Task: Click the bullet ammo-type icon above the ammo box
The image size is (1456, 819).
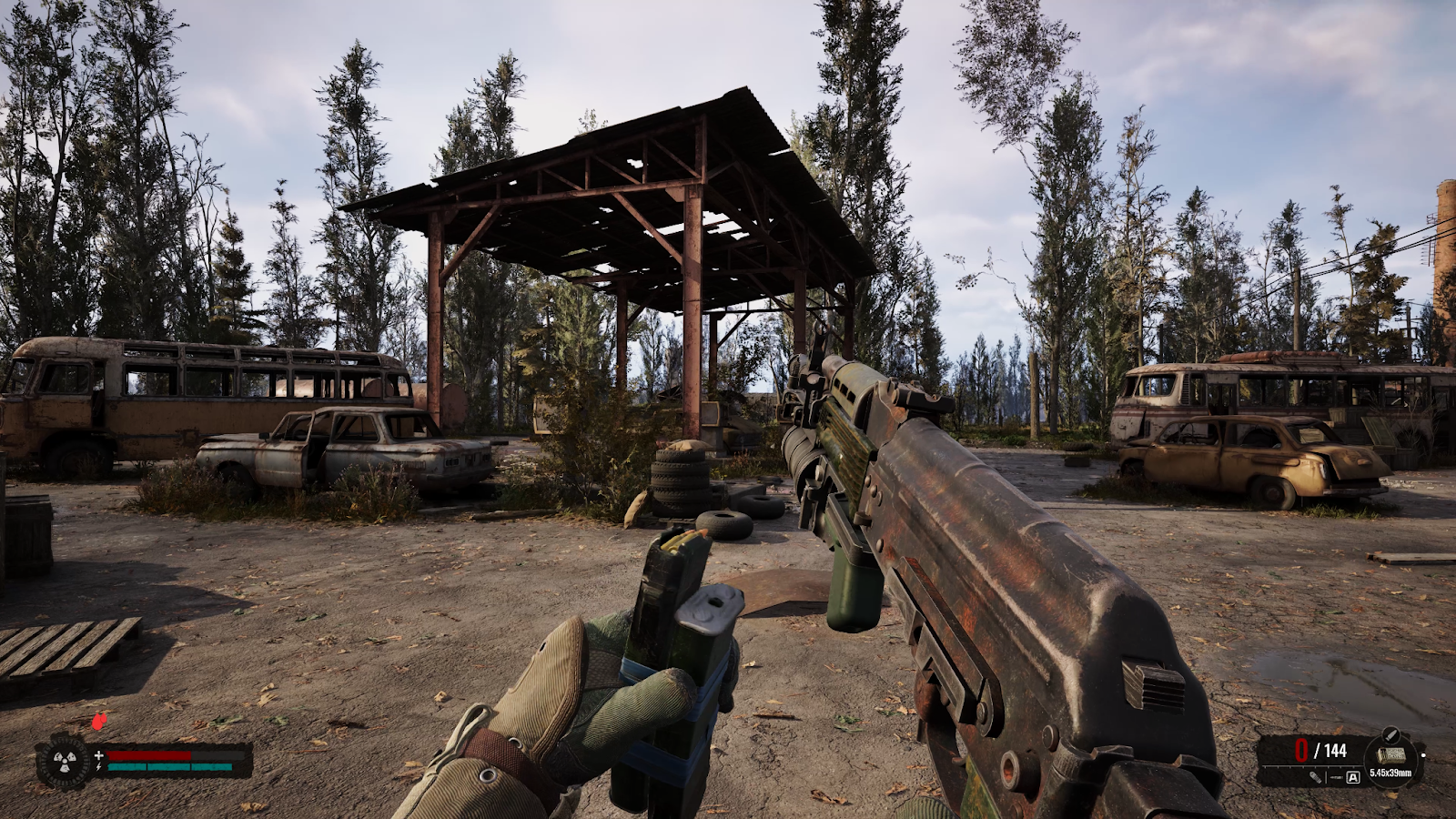Action: pyautogui.click(x=1390, y=733)
